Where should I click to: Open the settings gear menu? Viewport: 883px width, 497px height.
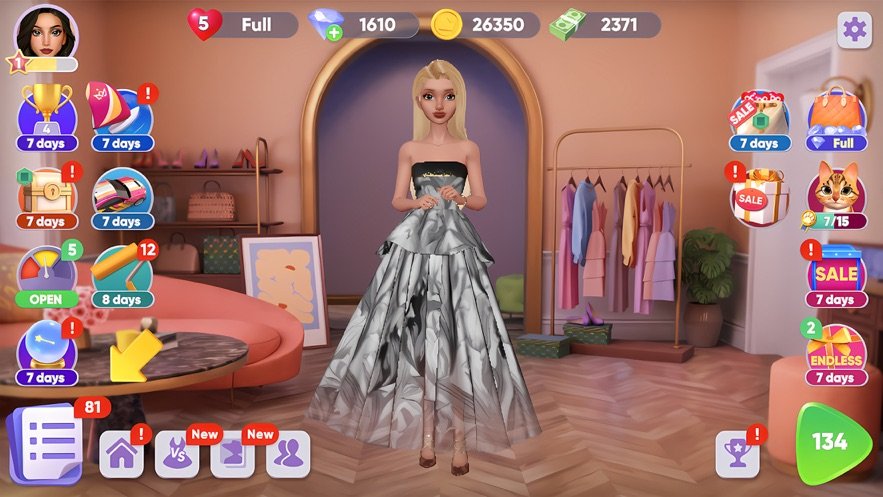854,30
